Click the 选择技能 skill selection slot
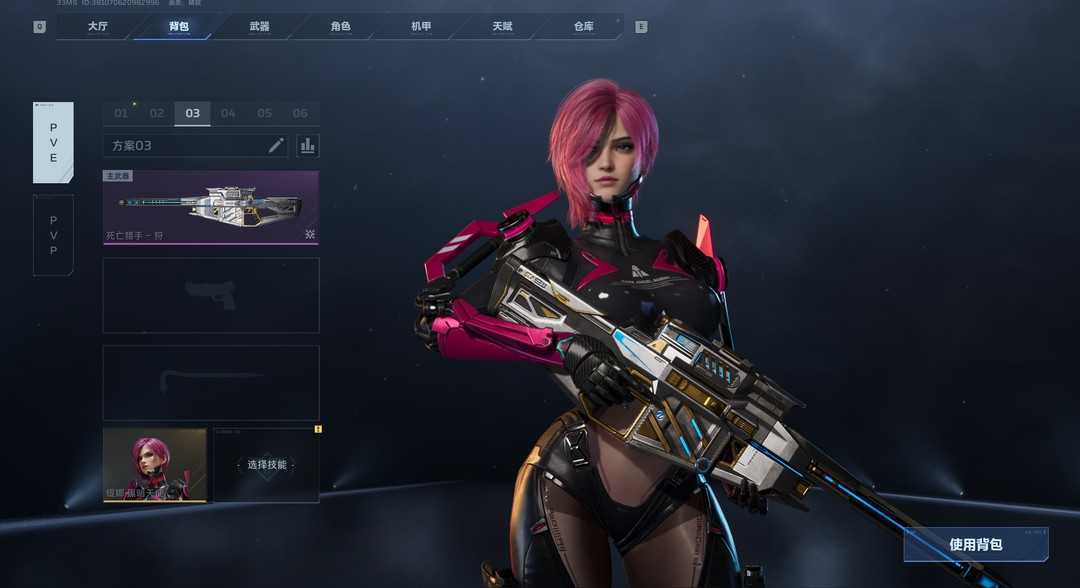The height and width of the screenshot is (588, 1080). 267,465
